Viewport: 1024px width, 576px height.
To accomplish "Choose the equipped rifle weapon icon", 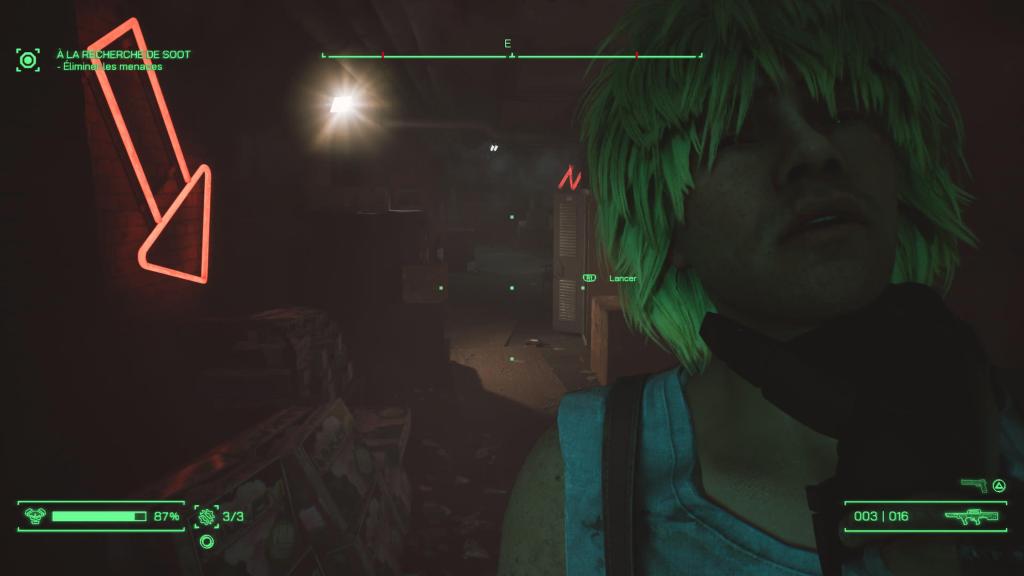I will click(969, 517).
